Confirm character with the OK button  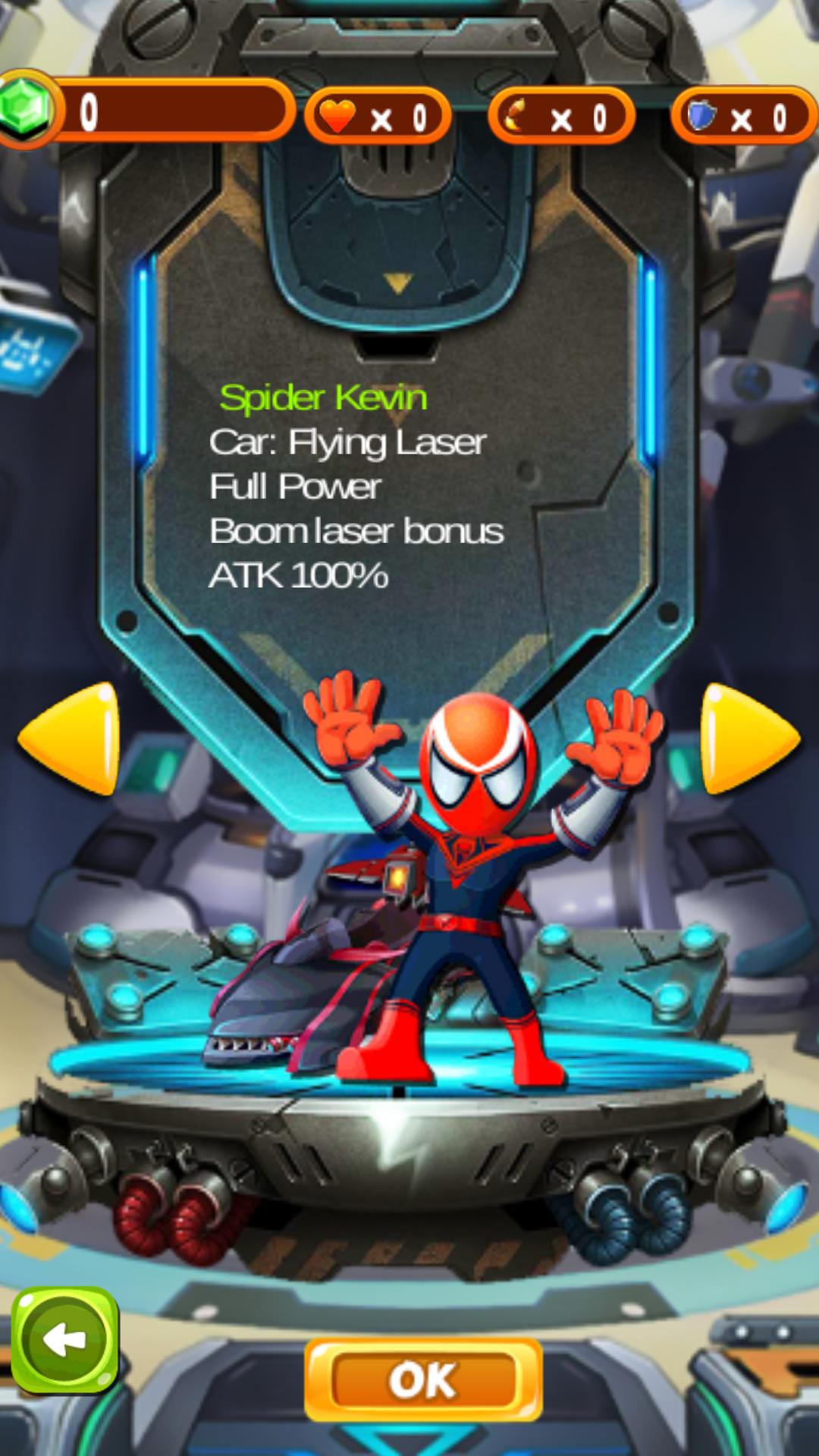tap(423, 1379)
